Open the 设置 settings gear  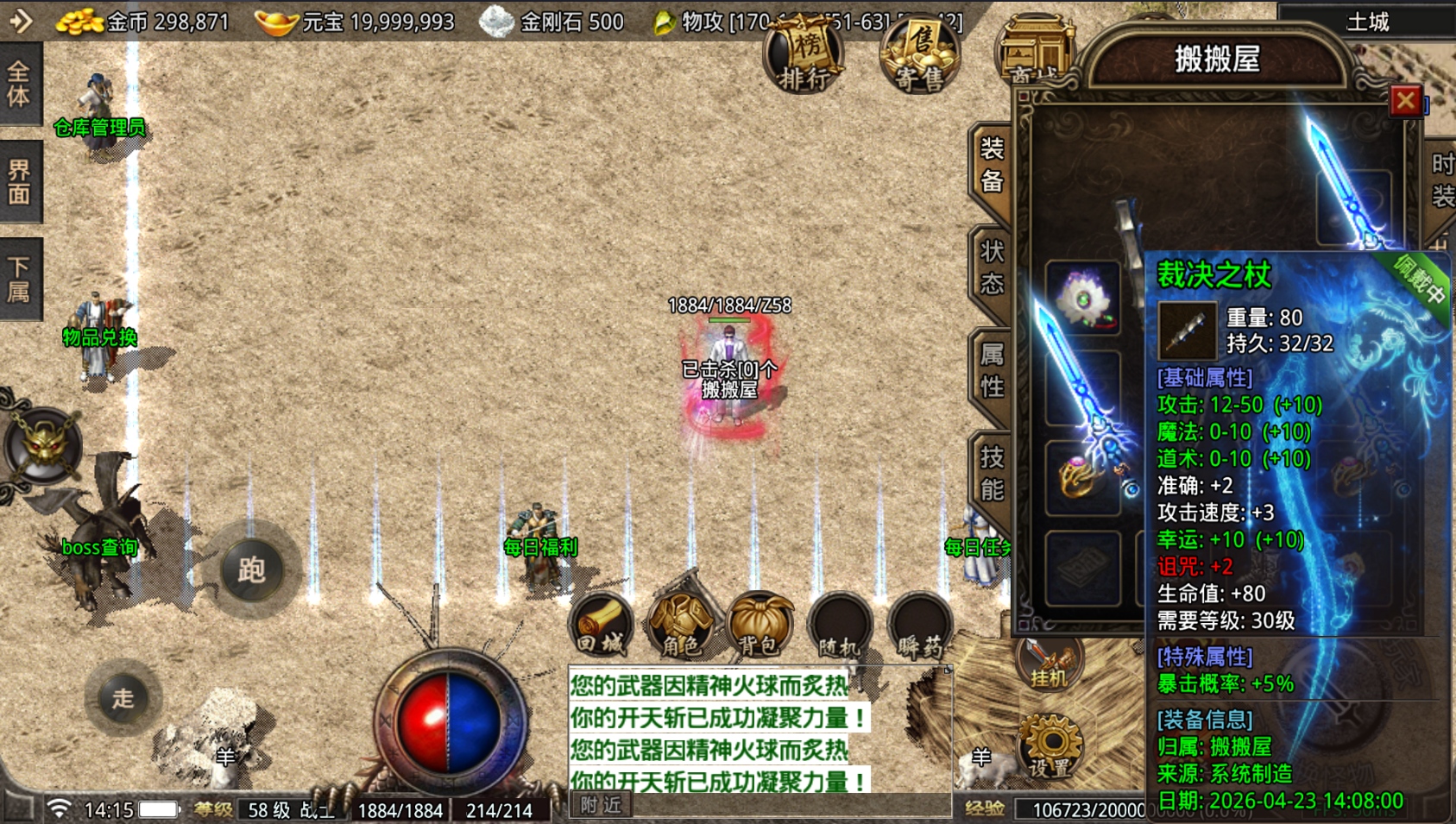tap(1049, 746)
